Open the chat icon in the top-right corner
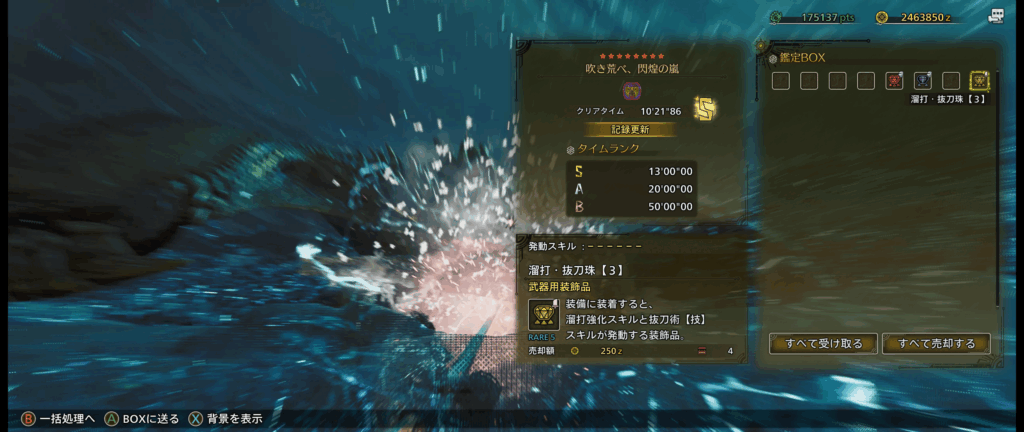Screen dimensions: 1024x432 click(x=996, y=16)
